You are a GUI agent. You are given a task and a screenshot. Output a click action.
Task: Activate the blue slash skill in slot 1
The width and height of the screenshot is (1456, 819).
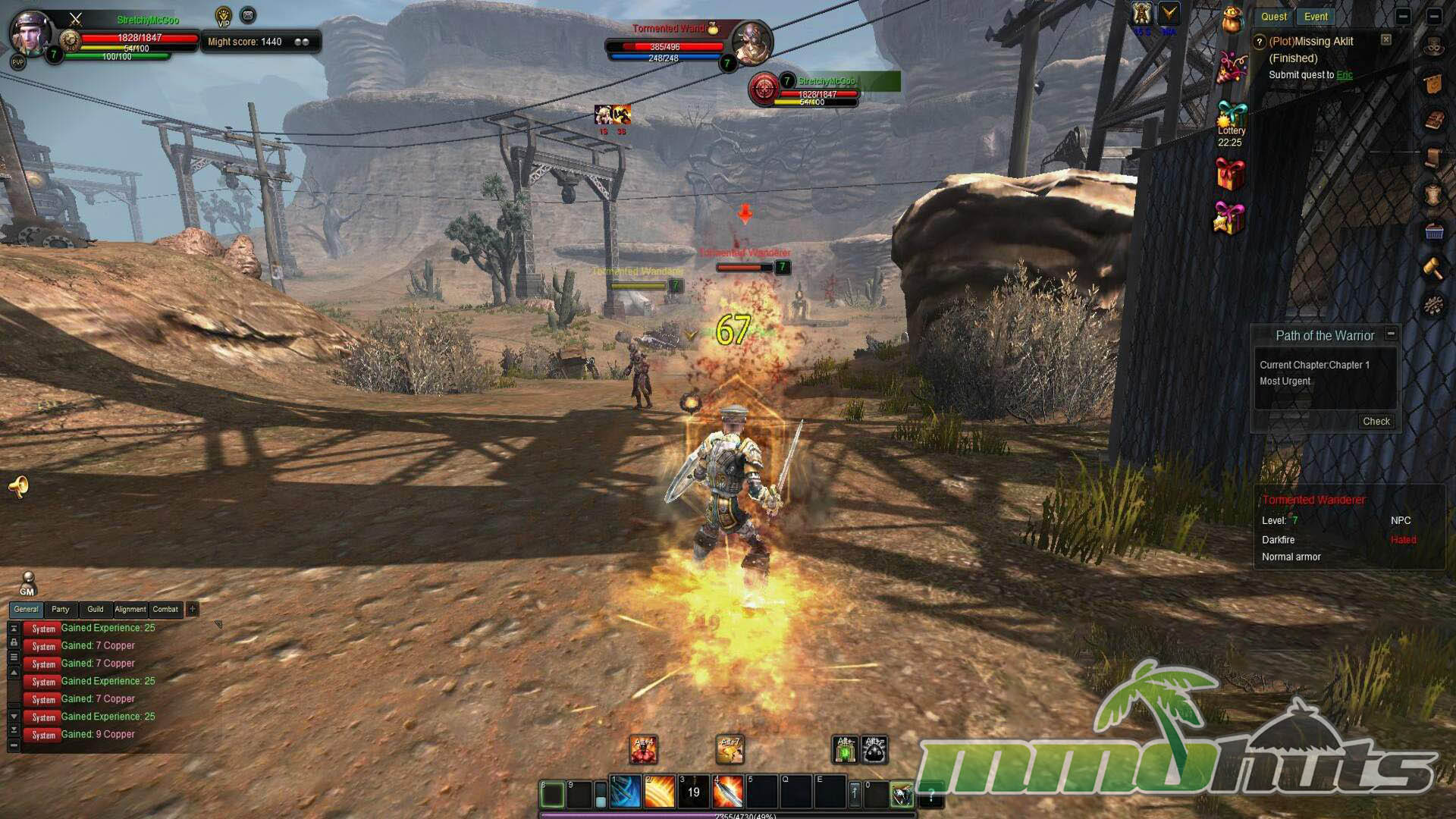(x=626, y=792)
